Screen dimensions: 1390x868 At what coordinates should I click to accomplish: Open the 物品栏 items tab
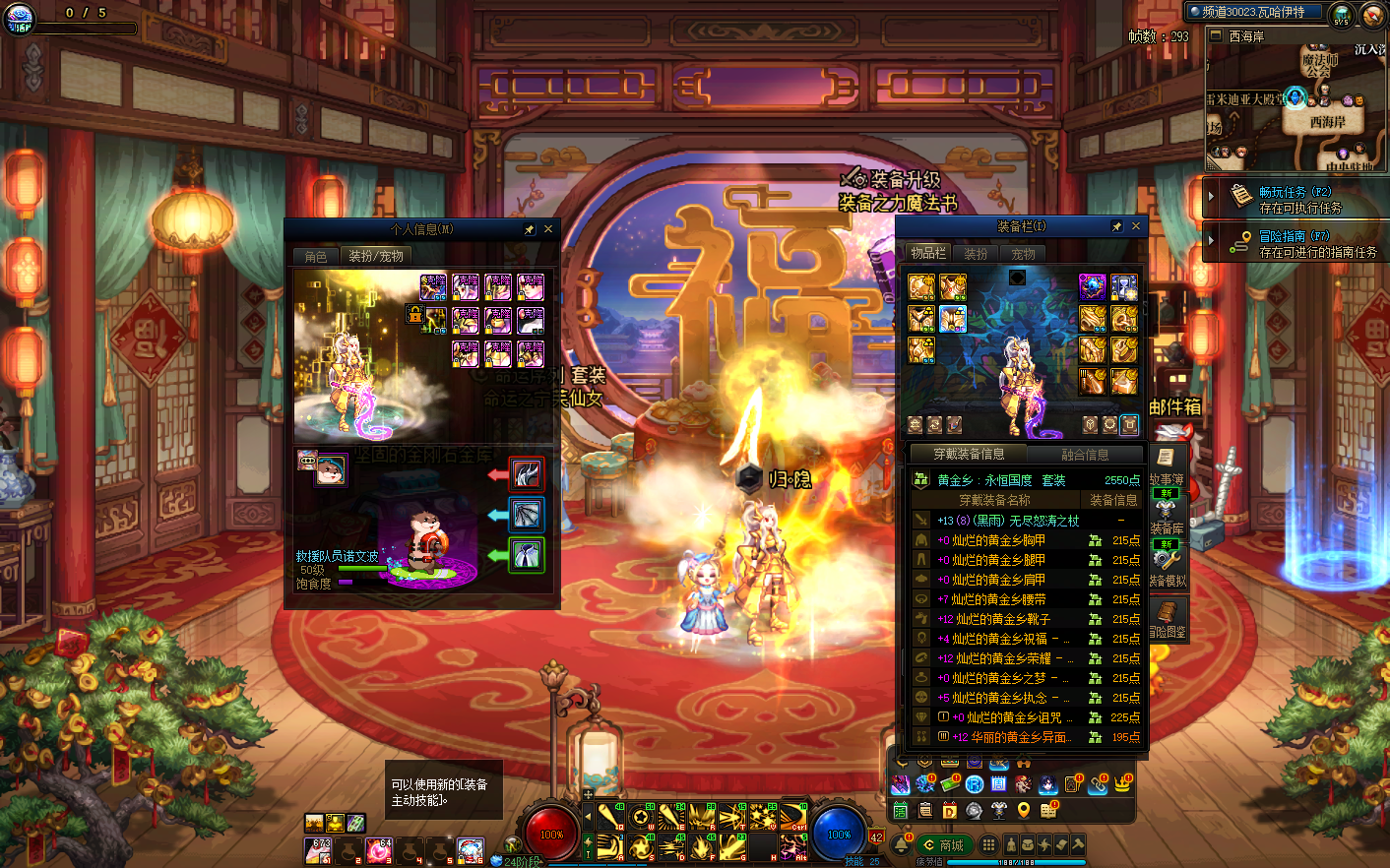[x=927, y=253]
